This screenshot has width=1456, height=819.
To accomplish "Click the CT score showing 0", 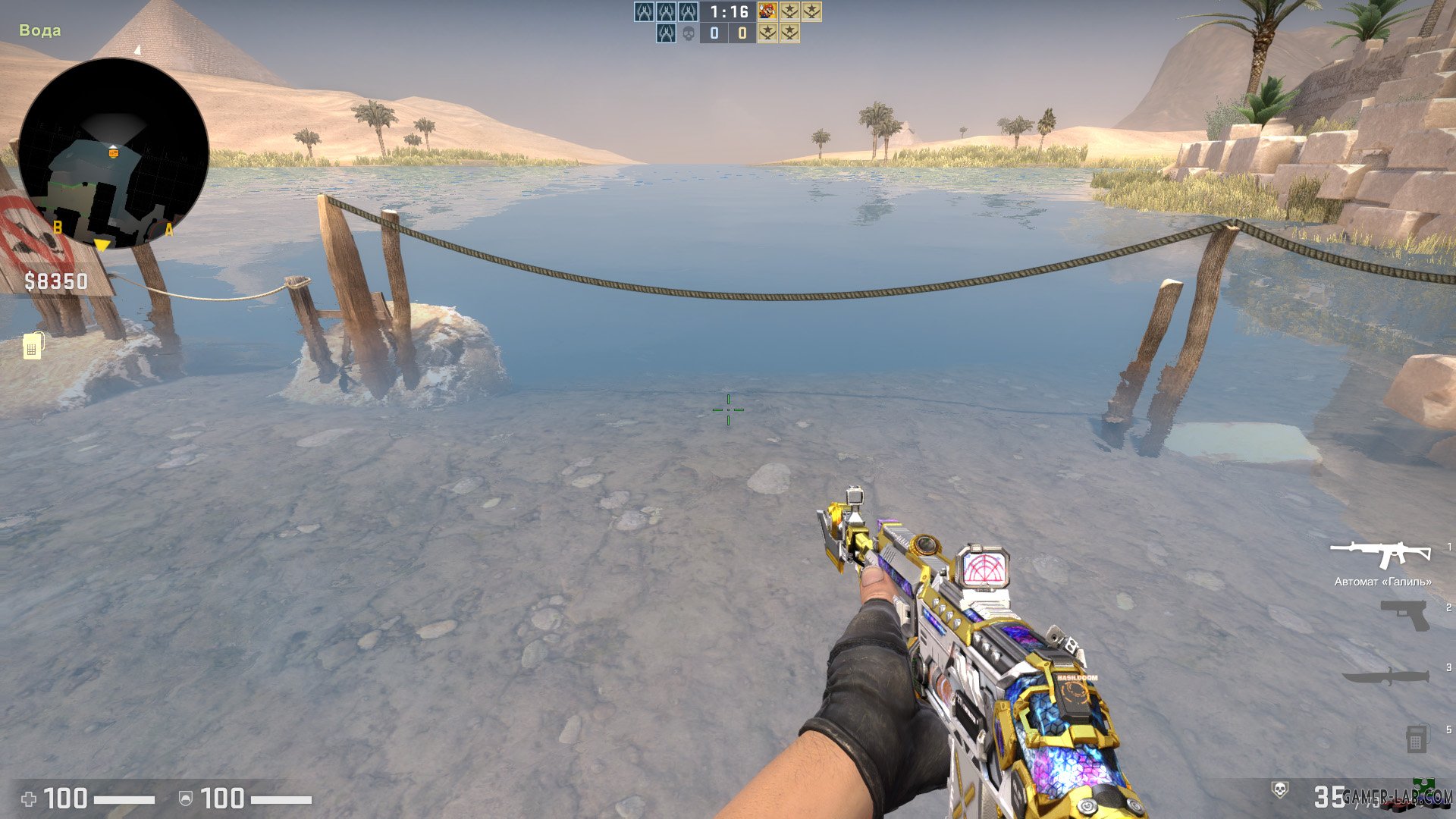I will (x=714, y=33).
